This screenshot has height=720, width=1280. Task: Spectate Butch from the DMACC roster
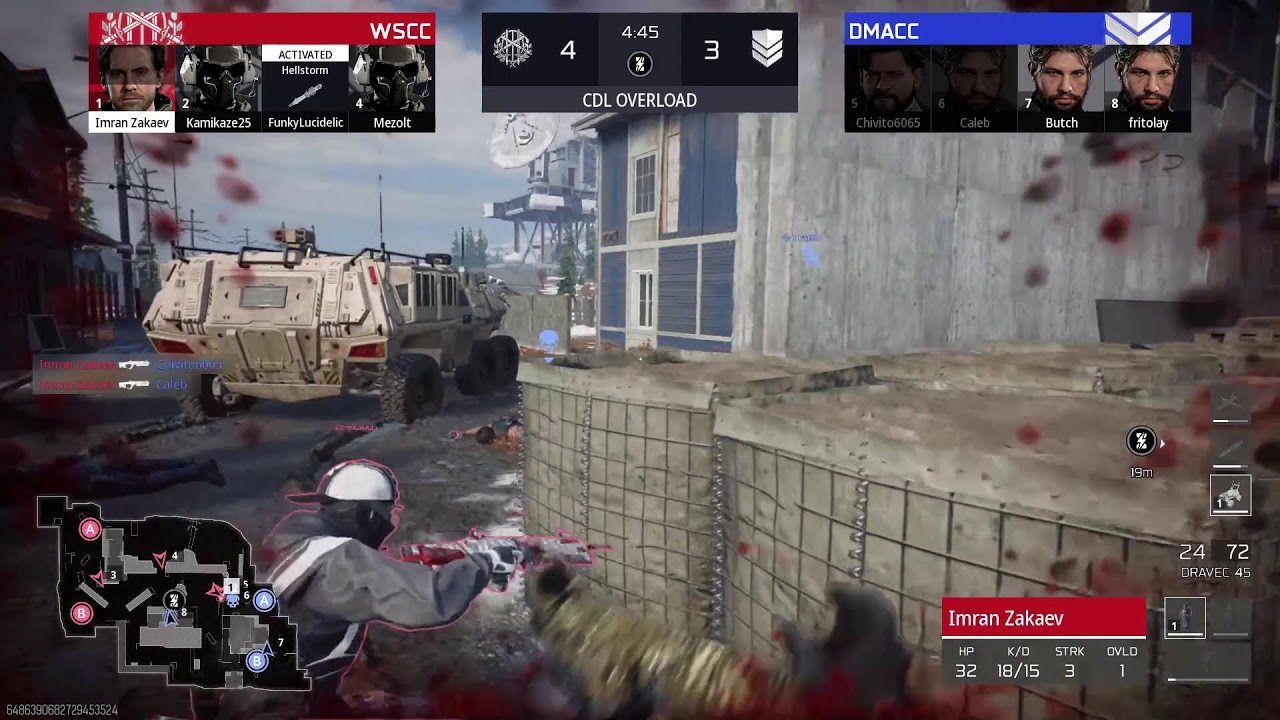pos(1061,80)
